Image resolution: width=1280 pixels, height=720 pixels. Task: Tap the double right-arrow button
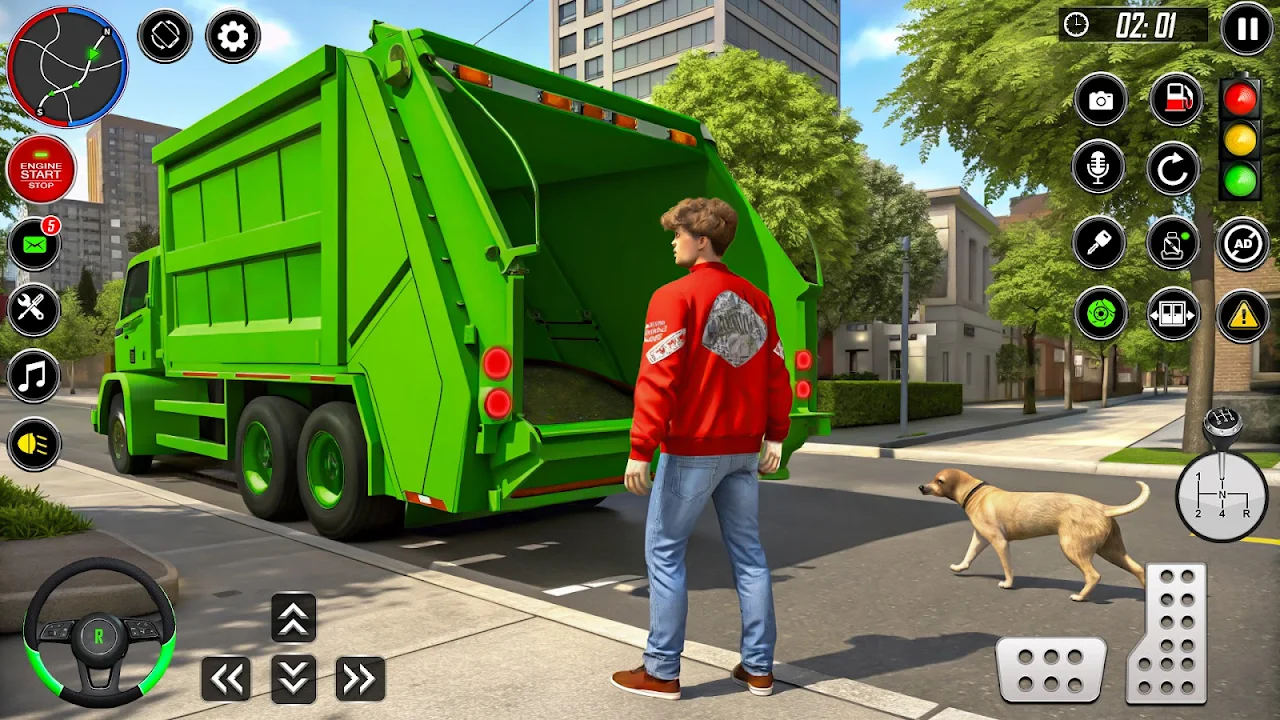[x=360, y=679]
